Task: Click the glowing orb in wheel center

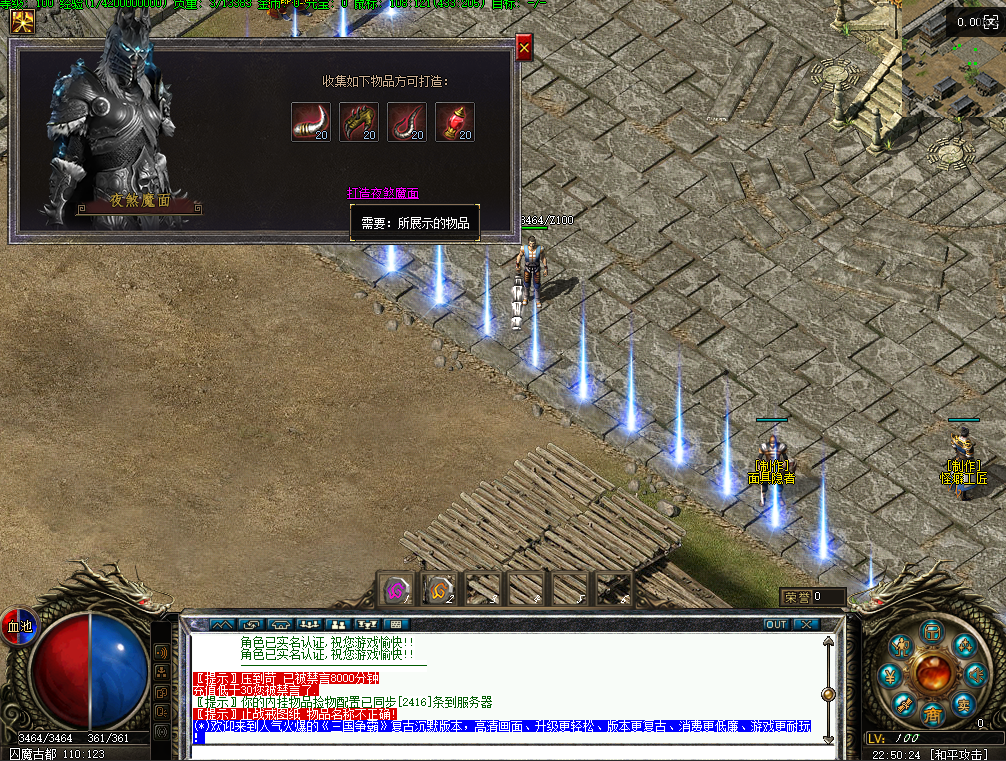Action: click(933, 672)
